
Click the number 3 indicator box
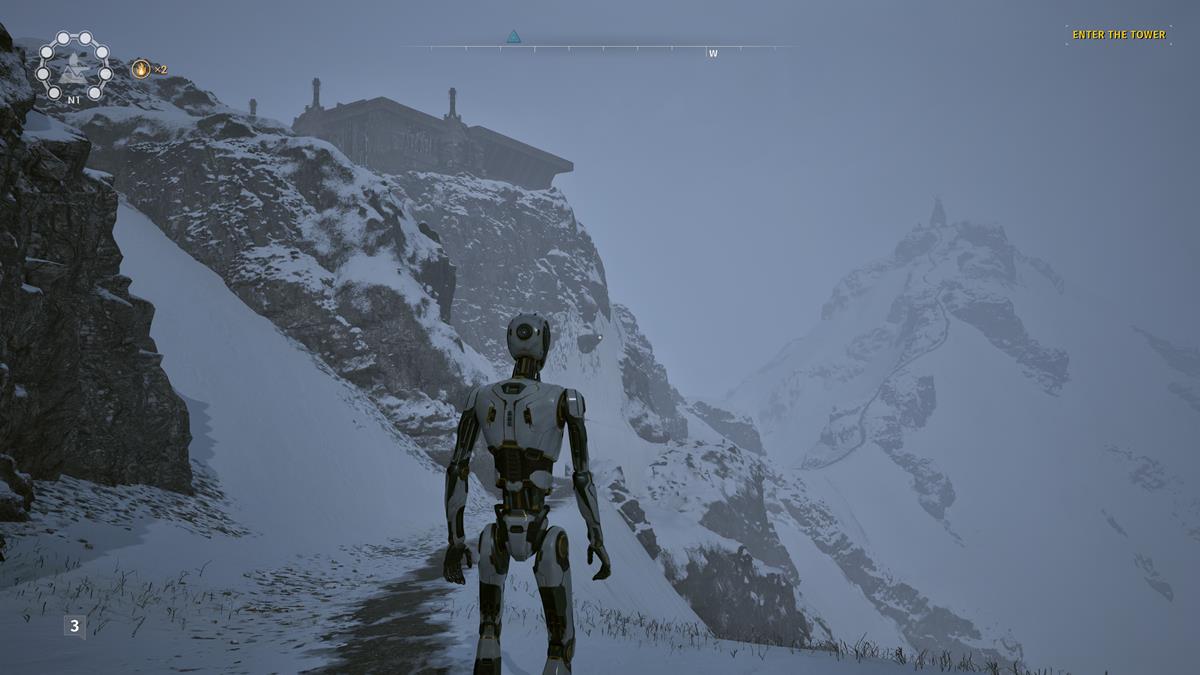pos(74,626)
